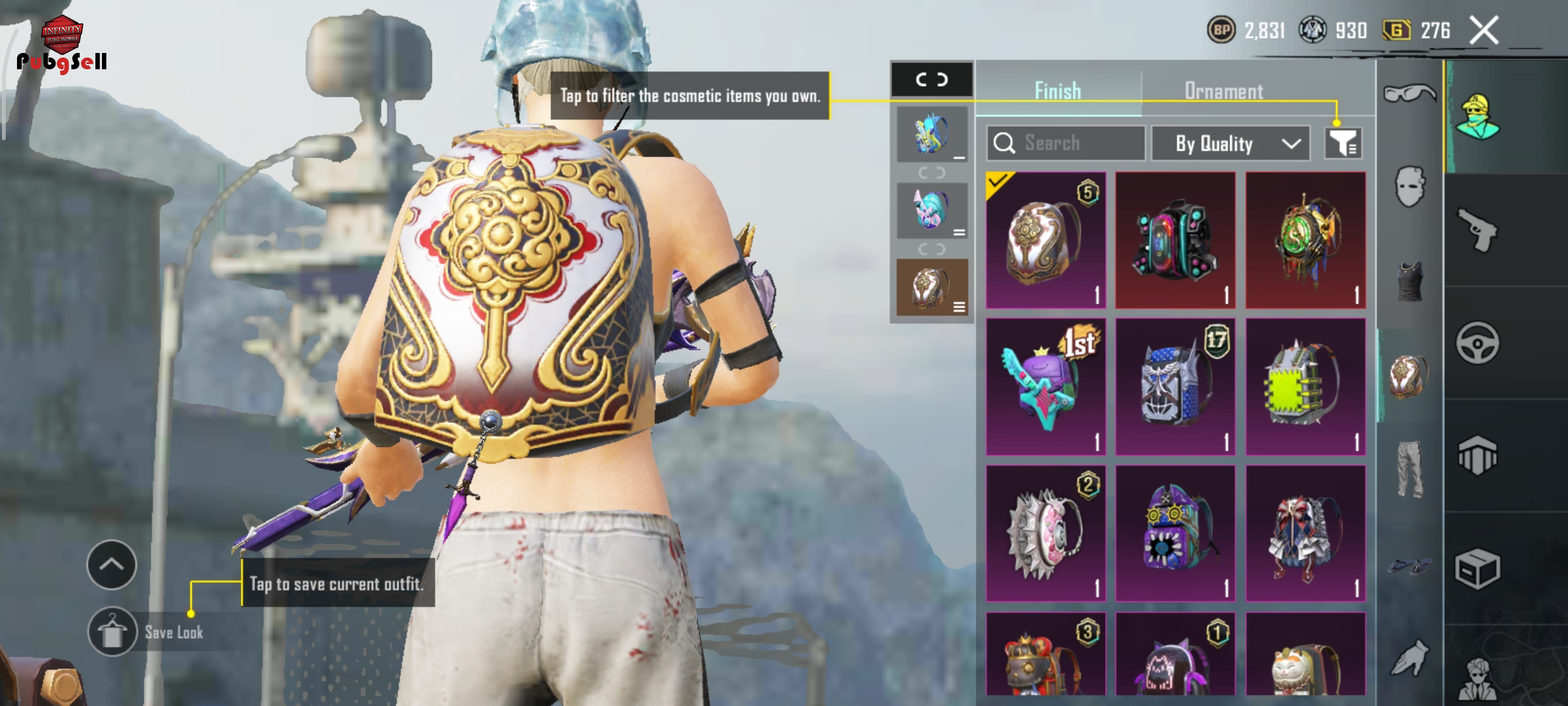
Task: Toggle the owned-items filter funnel icon
Action: point(1343,143)
